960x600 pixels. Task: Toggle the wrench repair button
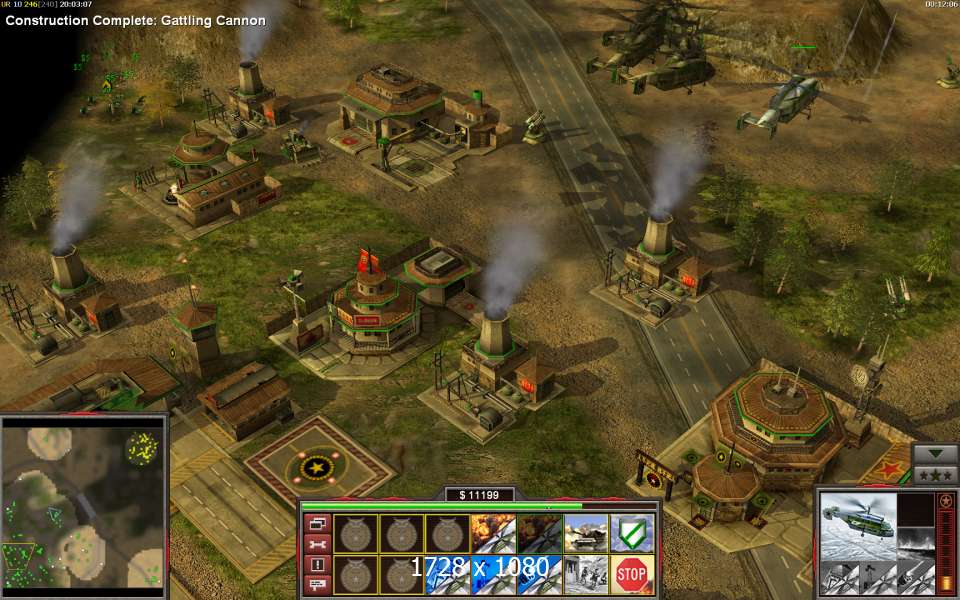[x=317, y=543]
